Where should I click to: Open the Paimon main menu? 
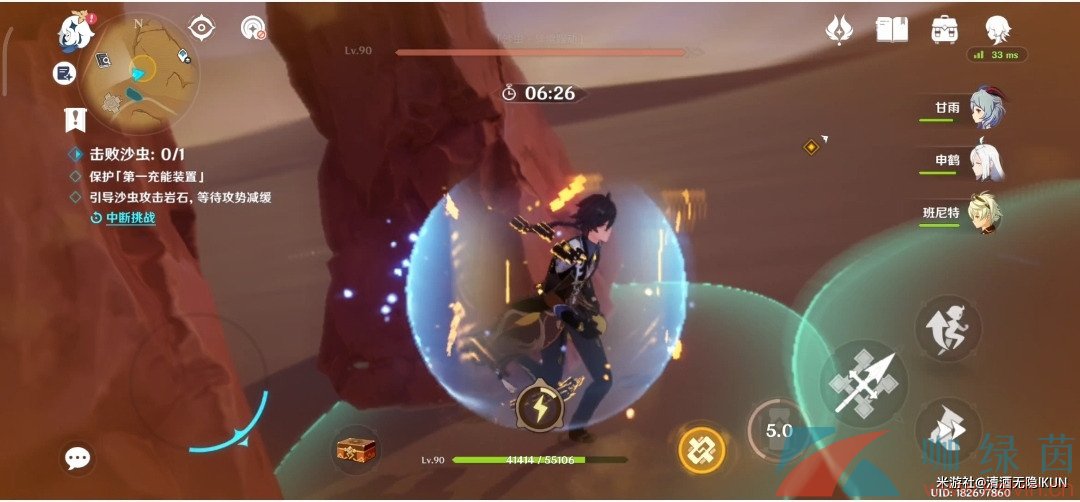point(73,30)
